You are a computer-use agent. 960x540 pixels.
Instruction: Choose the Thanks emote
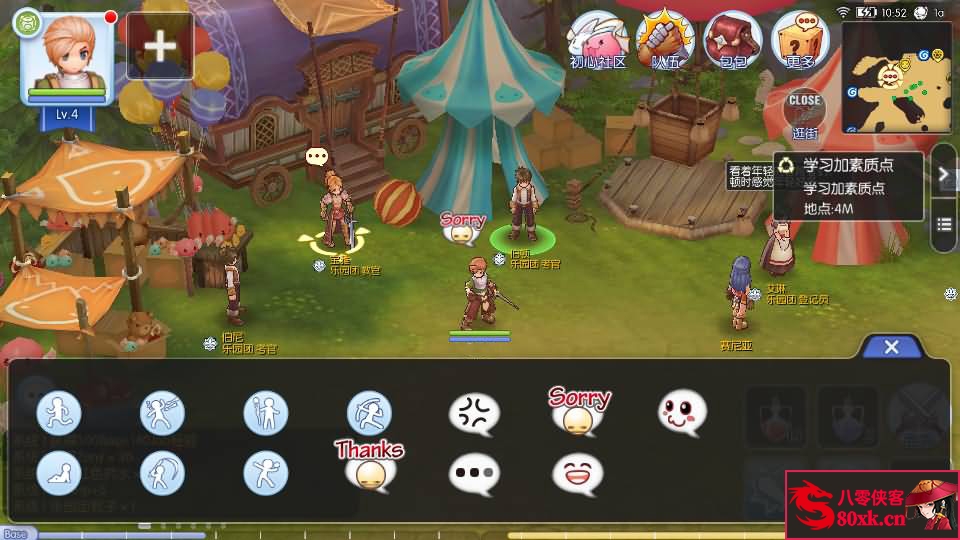[369, 465]
